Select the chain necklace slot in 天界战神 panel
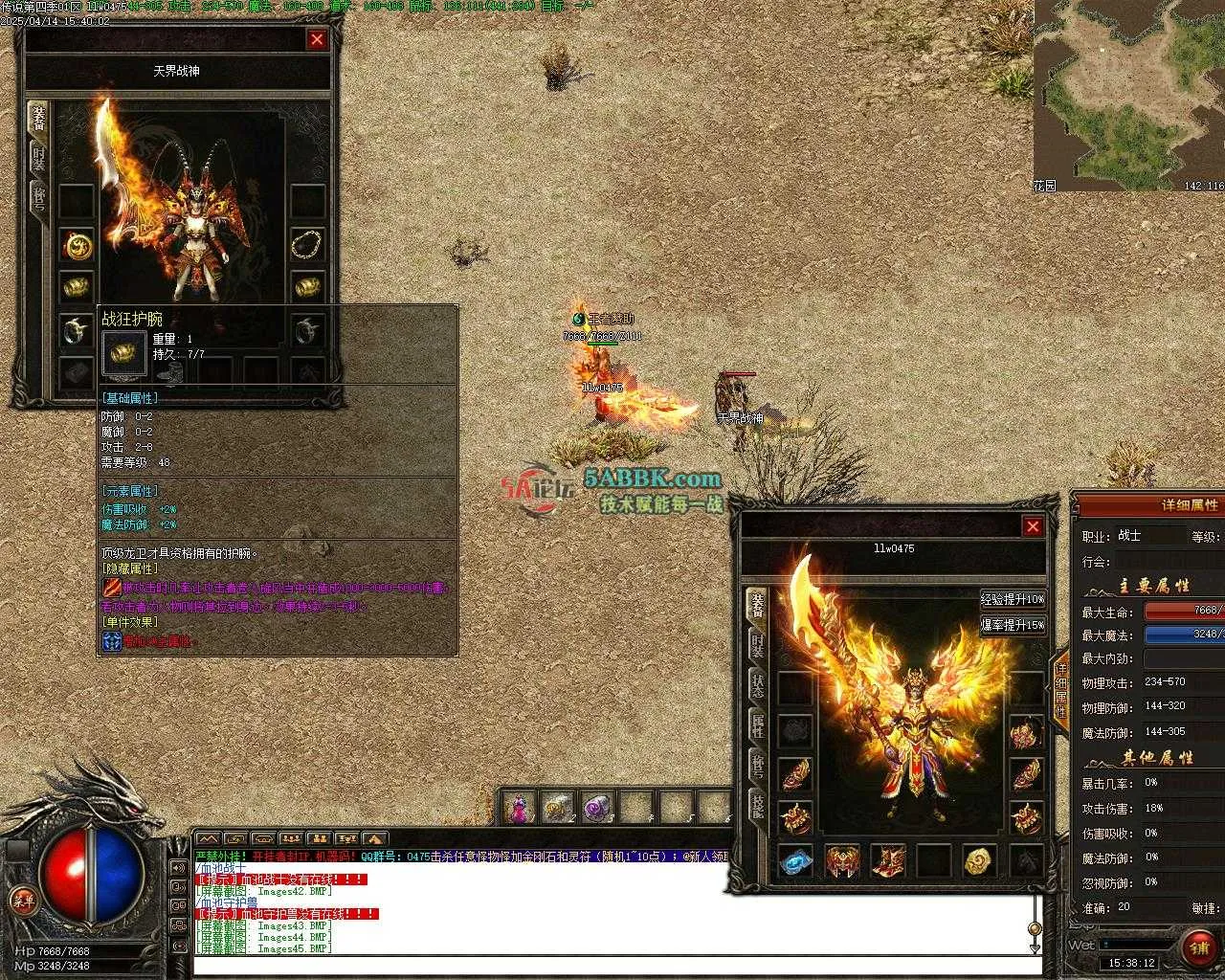Screen dimensions: 1225x980 (x=307, y=243)
